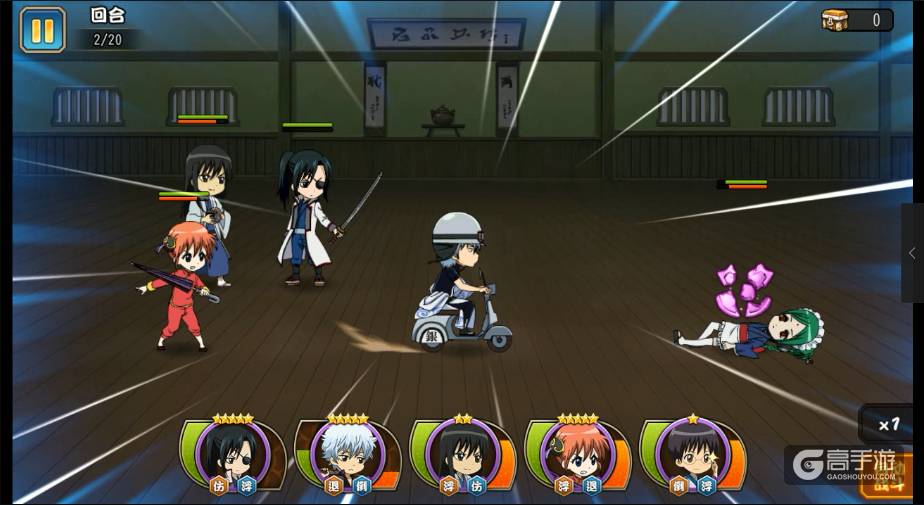The width and height of the screenshot is (924, 505).
Task: Choose the long black-haired hero portrait
Action: point(462,453)
